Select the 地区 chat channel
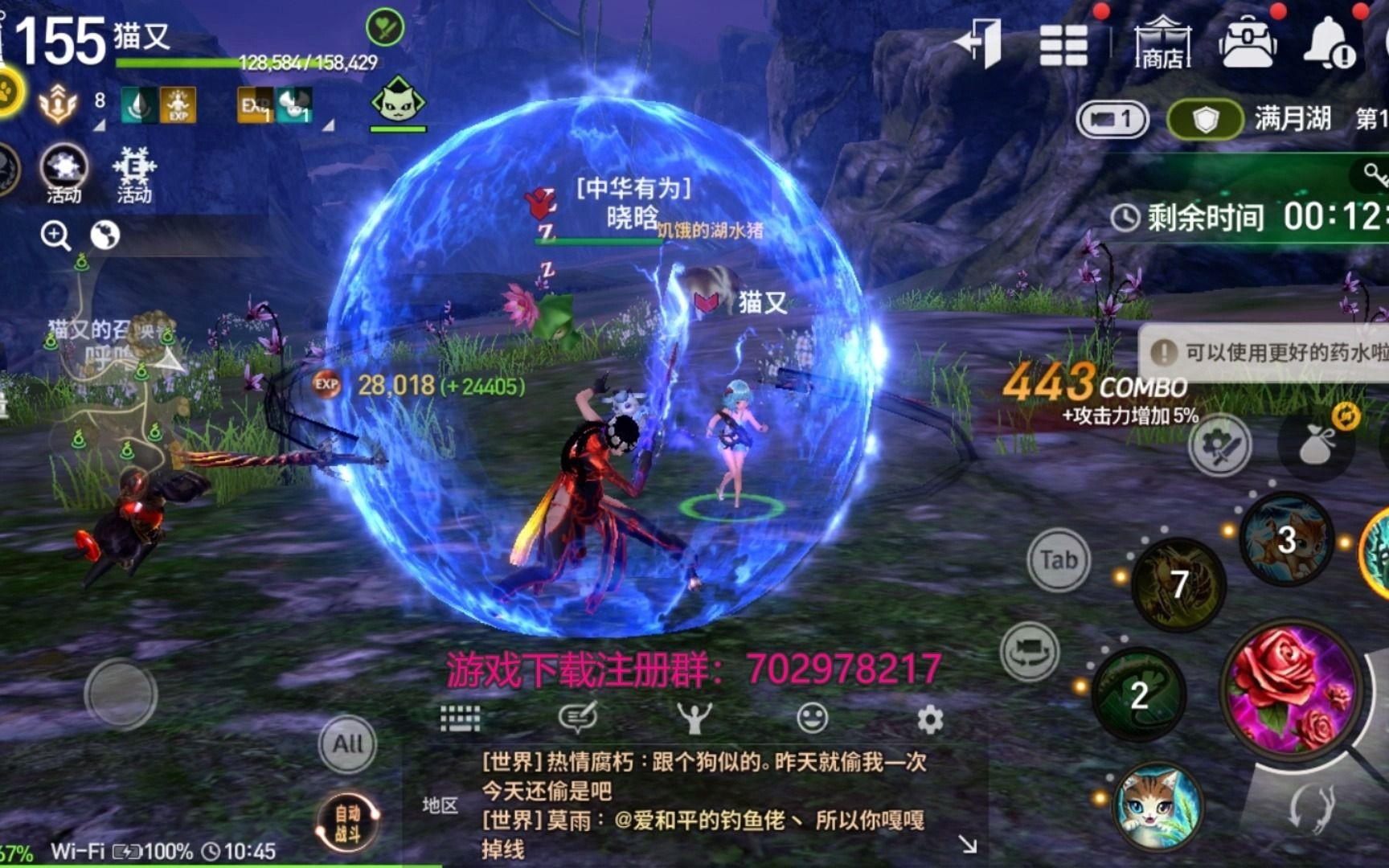 pos(440,805)
